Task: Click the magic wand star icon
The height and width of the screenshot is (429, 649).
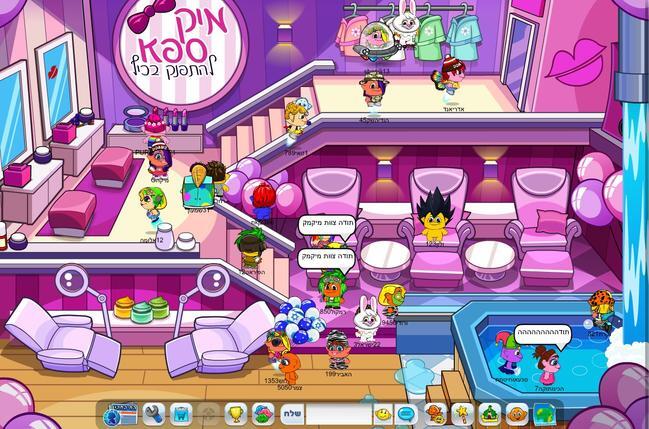Action: [461, 413]
